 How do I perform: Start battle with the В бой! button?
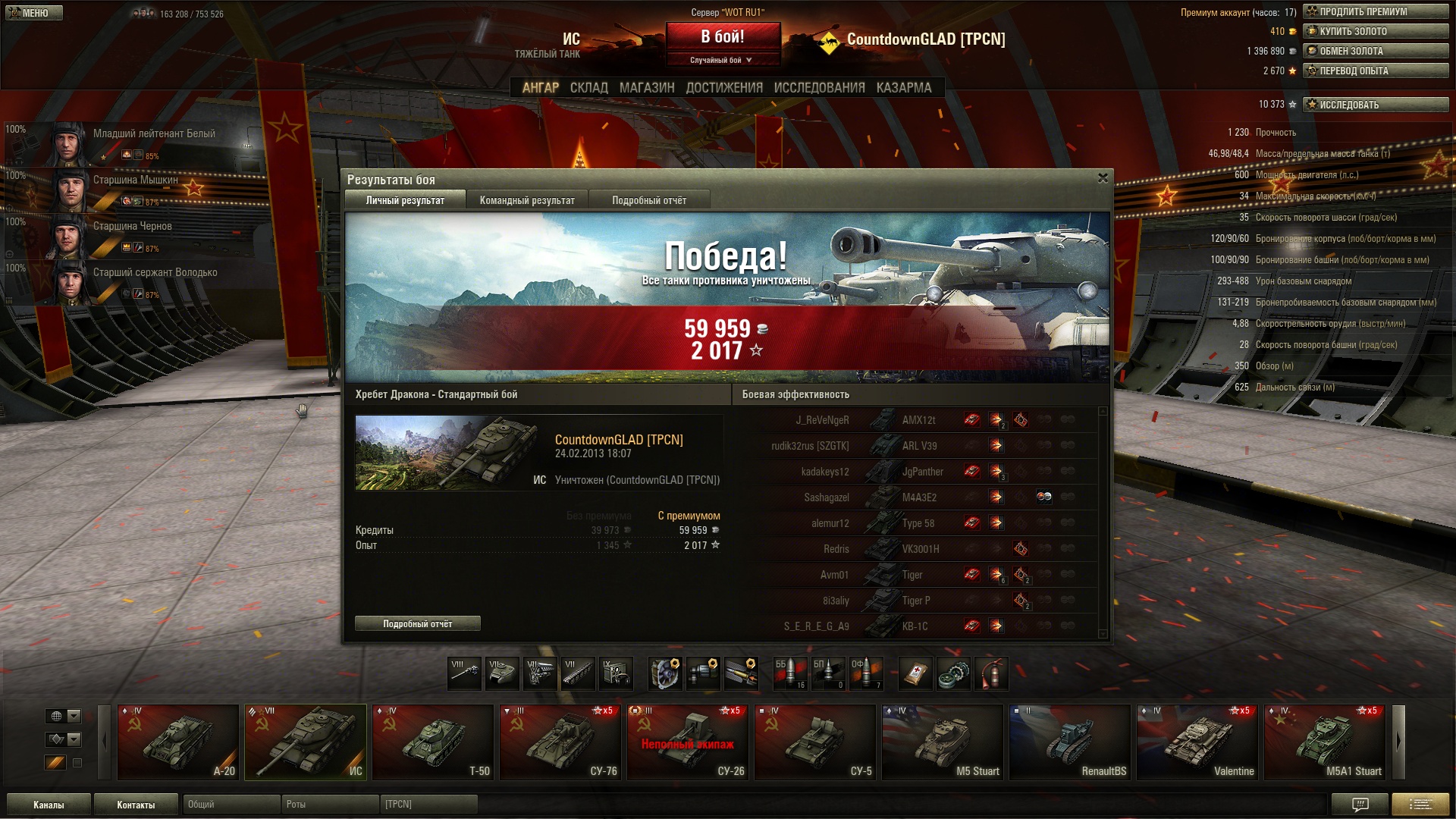723,36
